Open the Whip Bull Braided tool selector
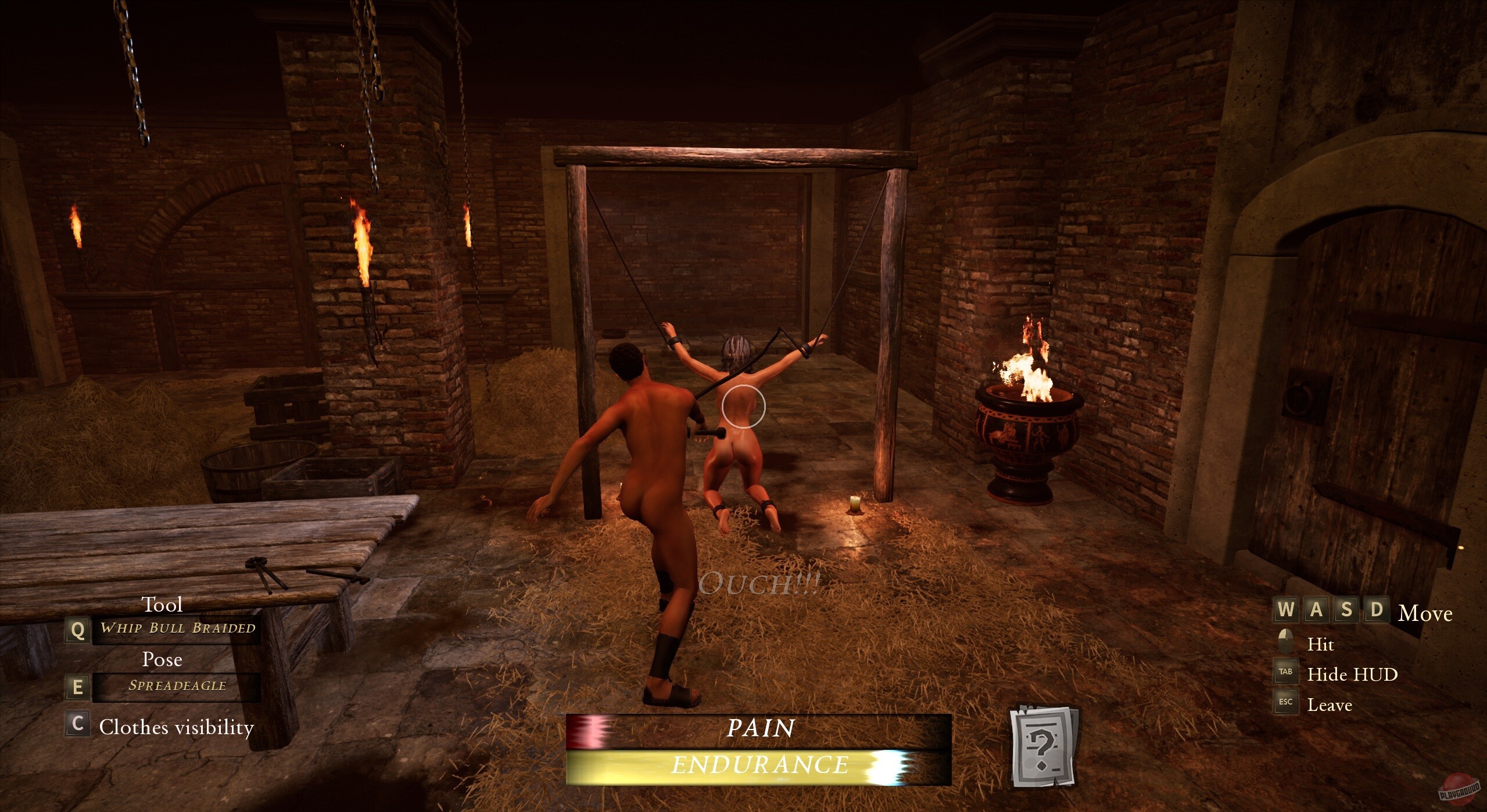 (x=177, y=628)
